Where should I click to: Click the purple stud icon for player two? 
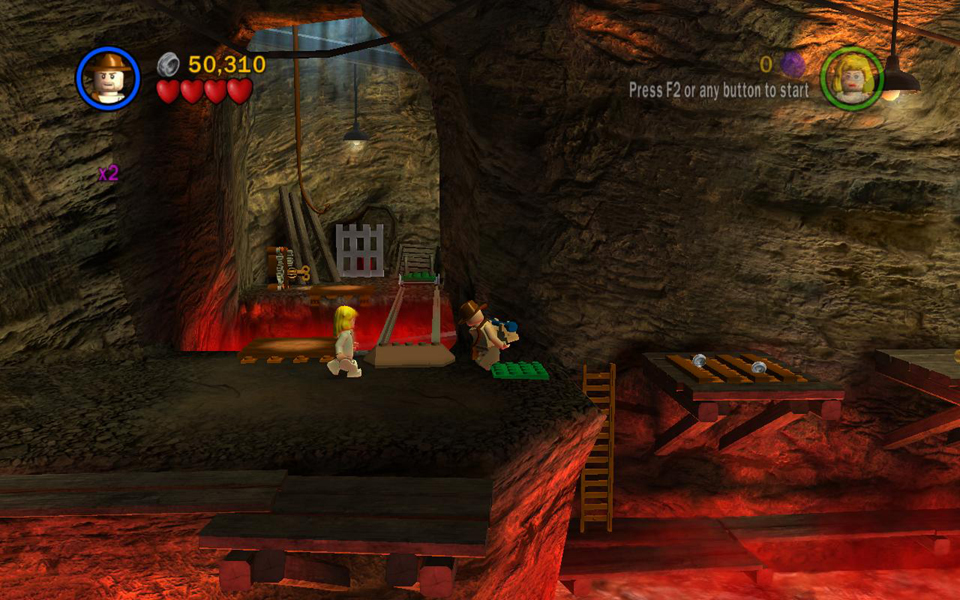tap(792, 65)
